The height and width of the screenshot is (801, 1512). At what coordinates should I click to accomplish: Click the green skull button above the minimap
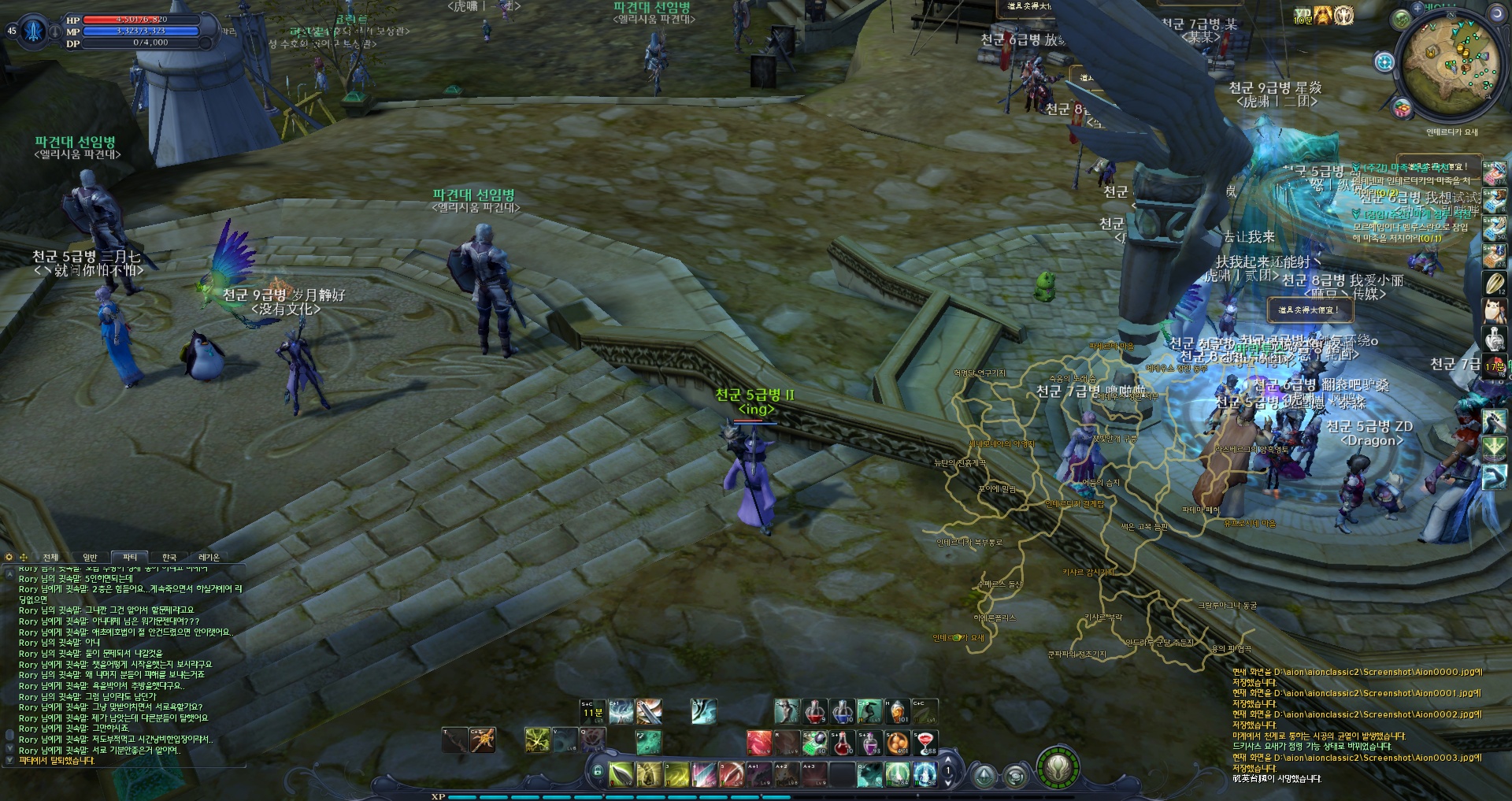(1402, 19)
